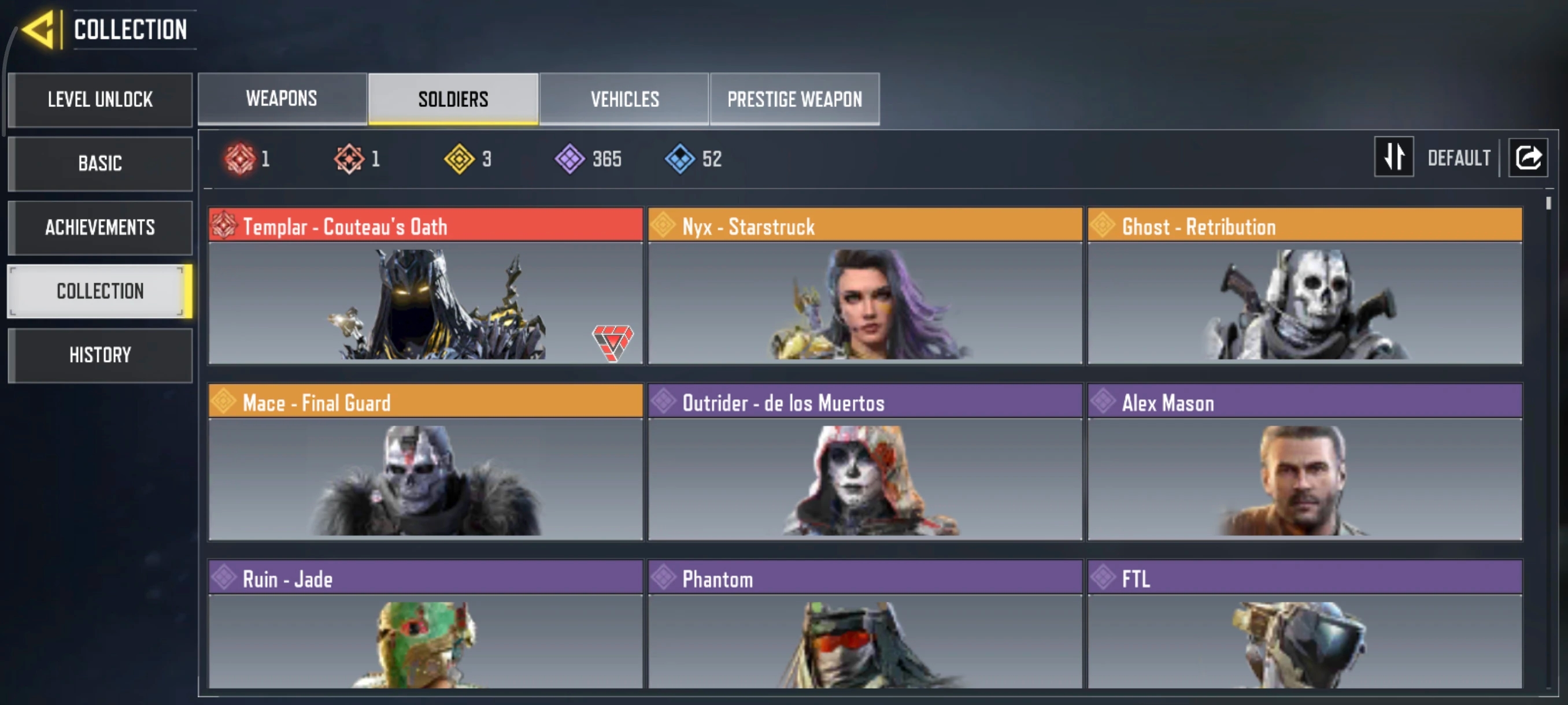
Task: Select the Soldiers tab
Action: point(453,99)
